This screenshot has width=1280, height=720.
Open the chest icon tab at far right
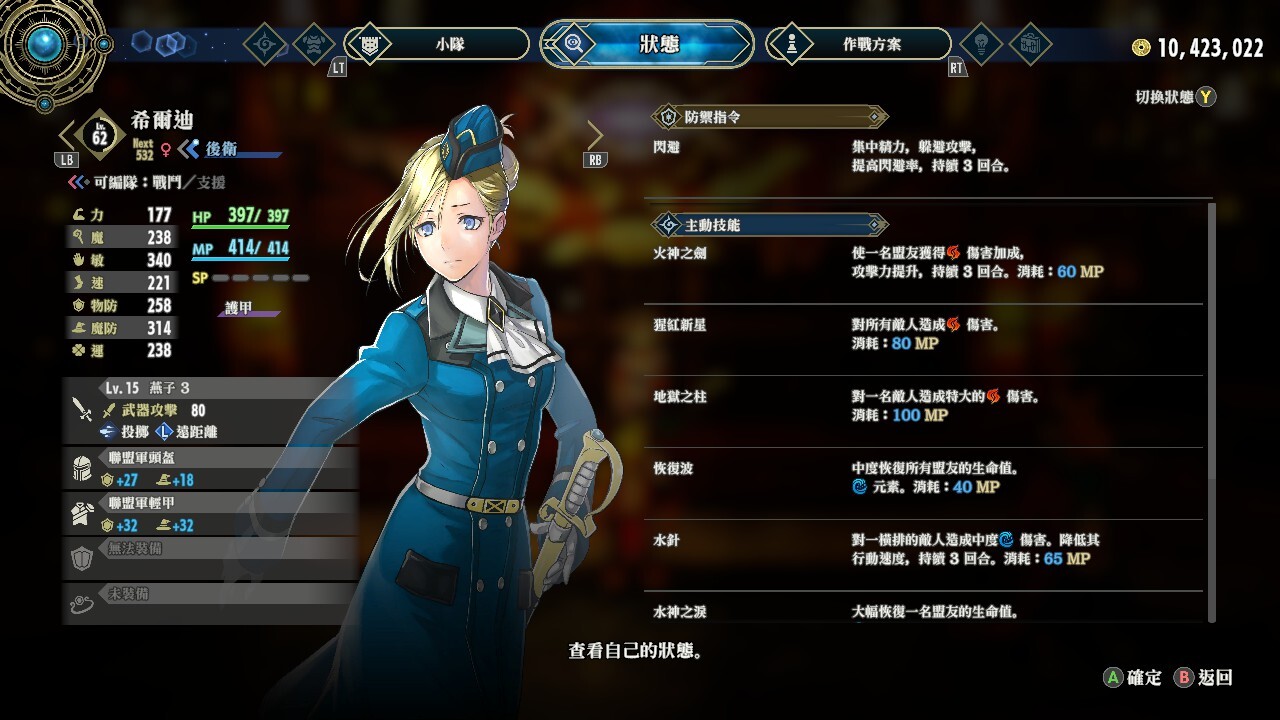[x=1030, y=44]
